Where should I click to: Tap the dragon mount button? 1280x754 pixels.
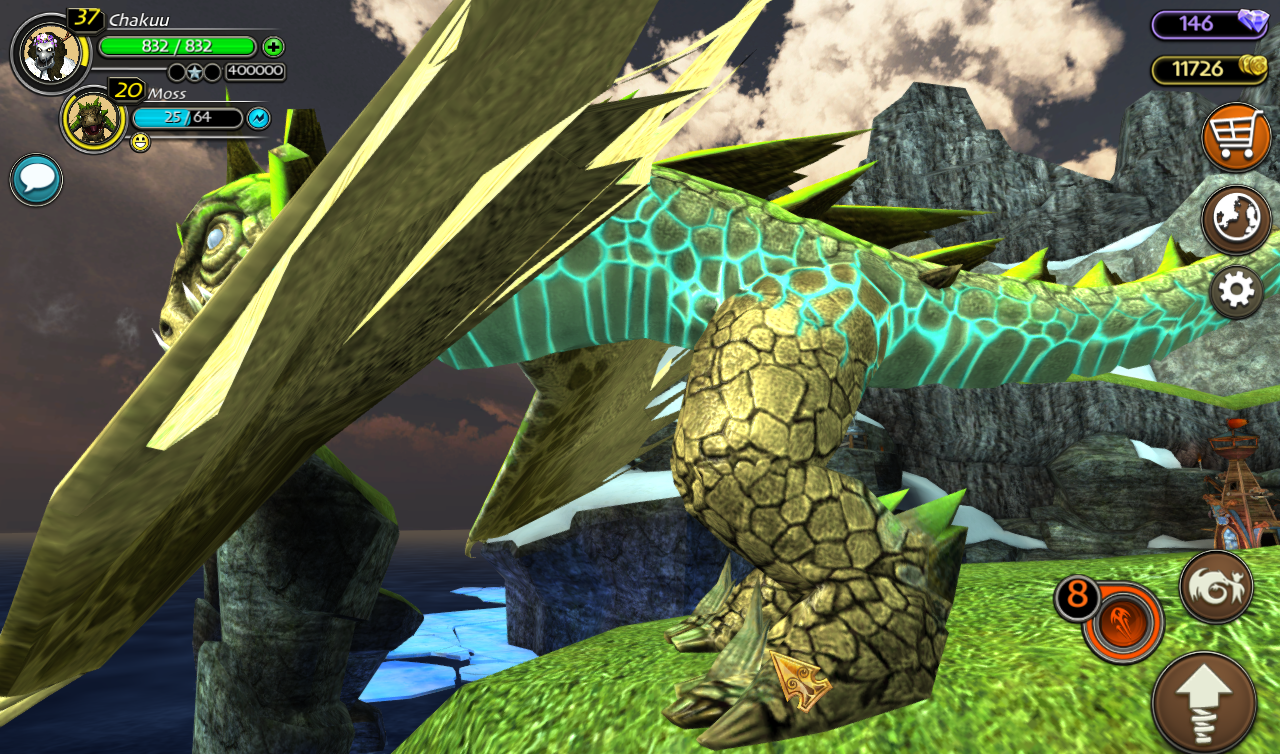point(1216,587)
